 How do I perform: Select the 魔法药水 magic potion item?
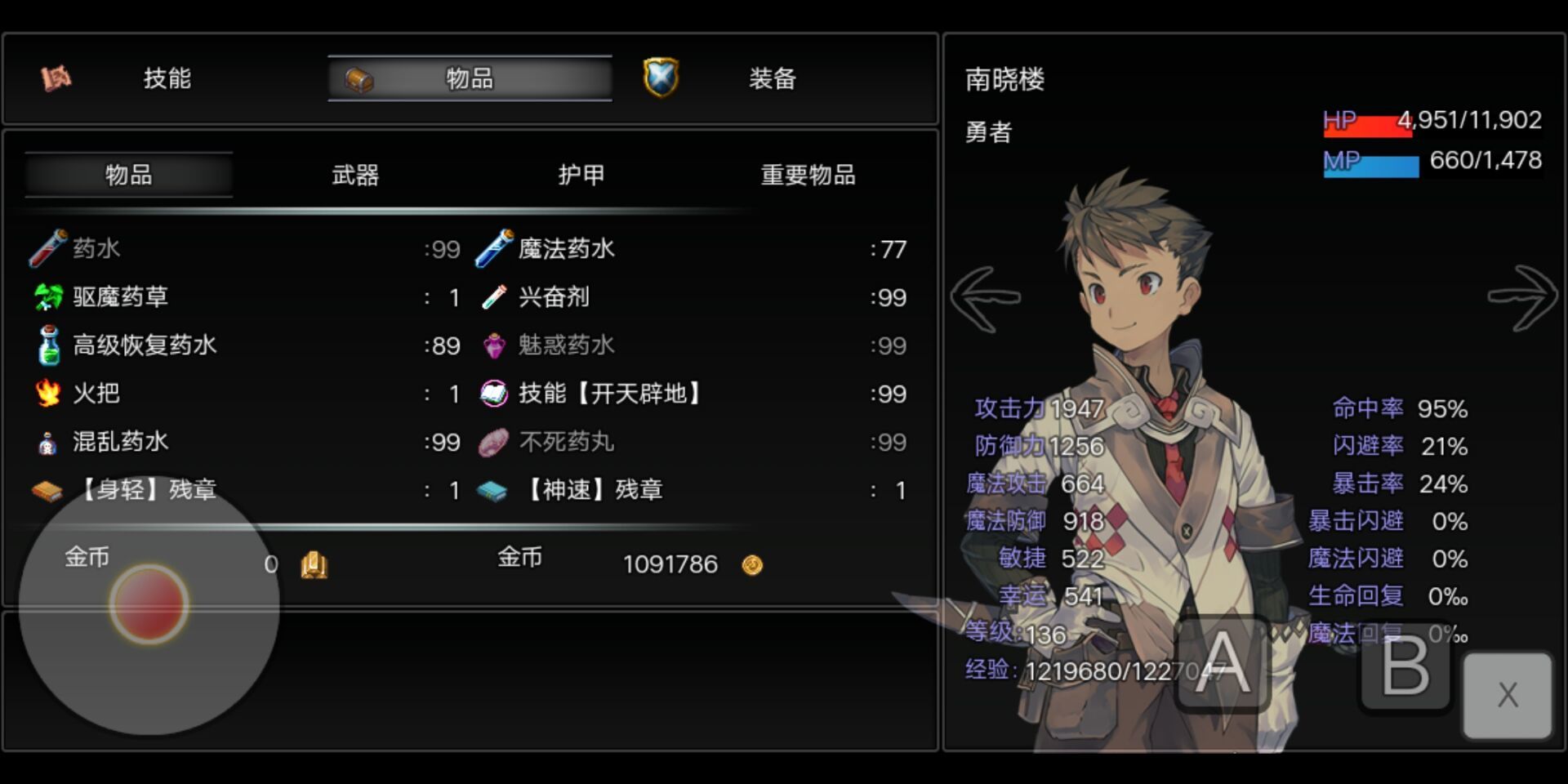567,249
